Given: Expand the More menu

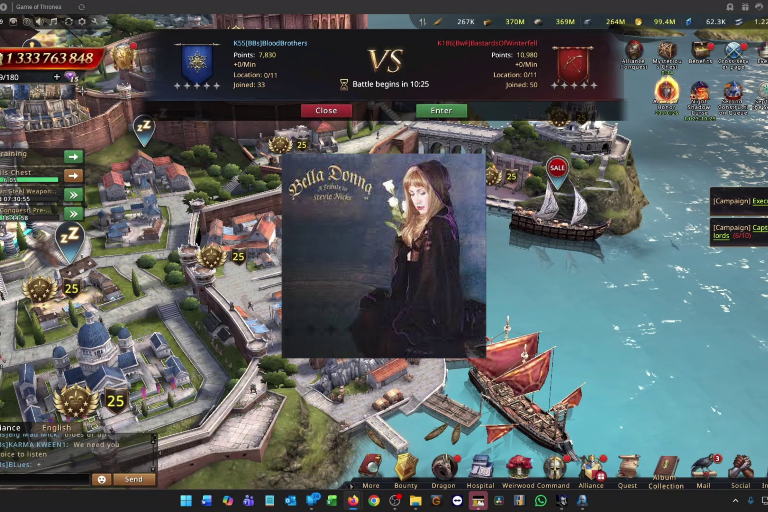Looking at the screenshot, I should click(371, 468).
